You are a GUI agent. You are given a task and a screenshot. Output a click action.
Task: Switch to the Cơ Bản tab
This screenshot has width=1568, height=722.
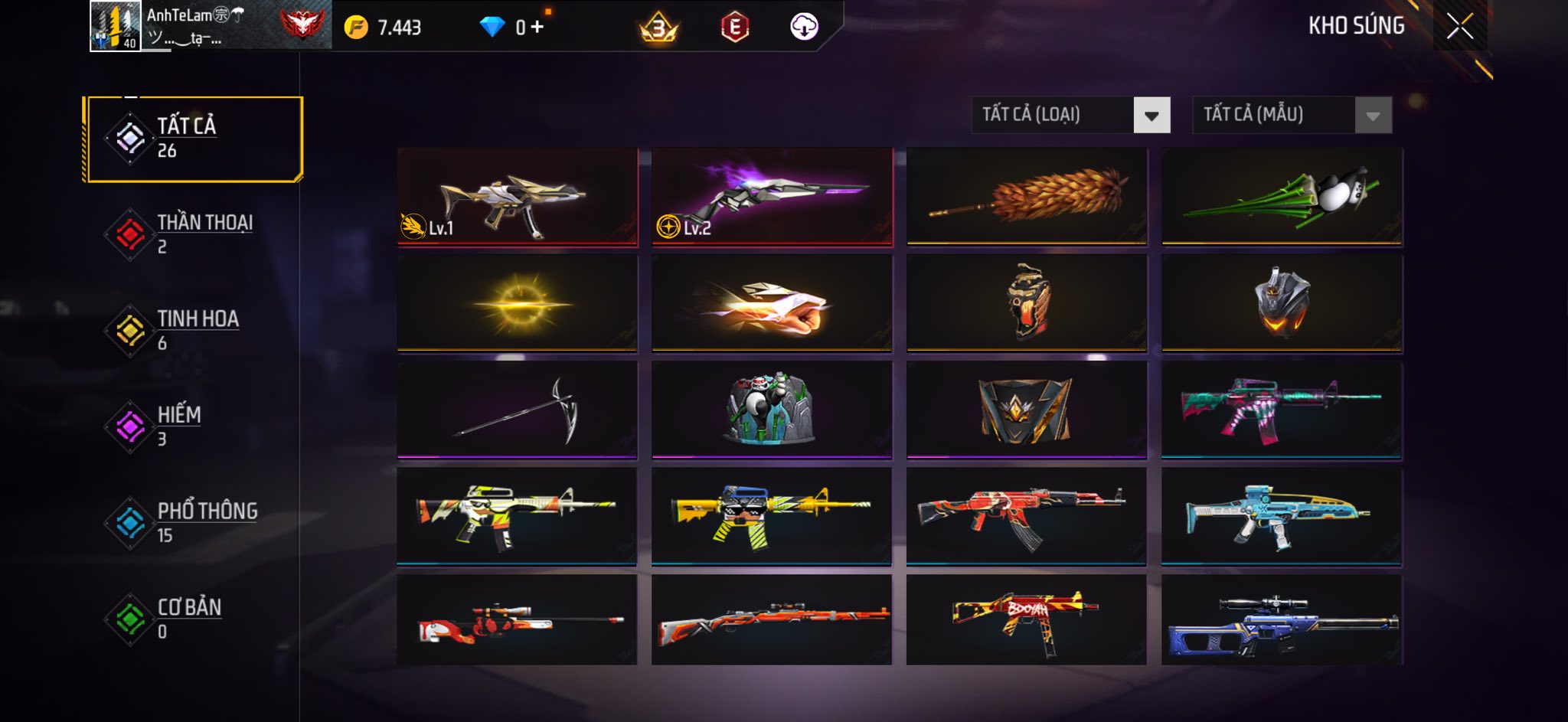click(194, 619)
